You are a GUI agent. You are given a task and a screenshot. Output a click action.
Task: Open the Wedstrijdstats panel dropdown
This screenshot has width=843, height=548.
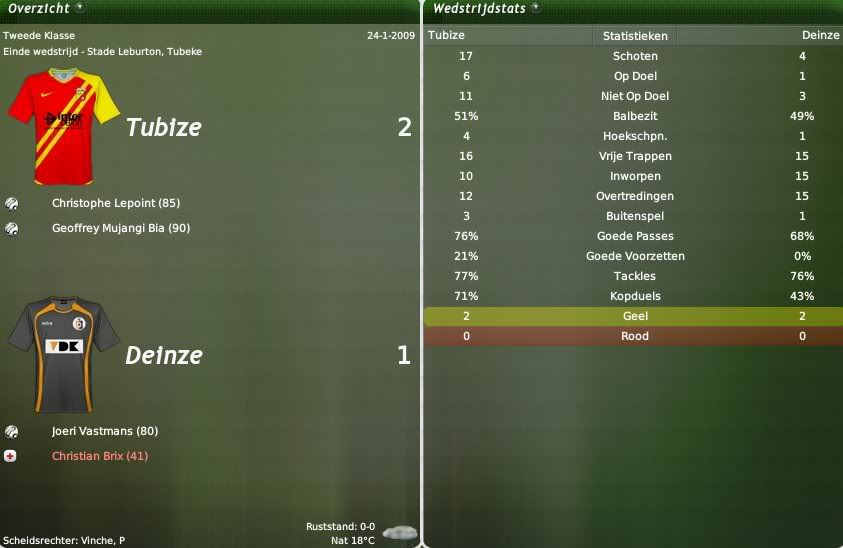point(535,8)
